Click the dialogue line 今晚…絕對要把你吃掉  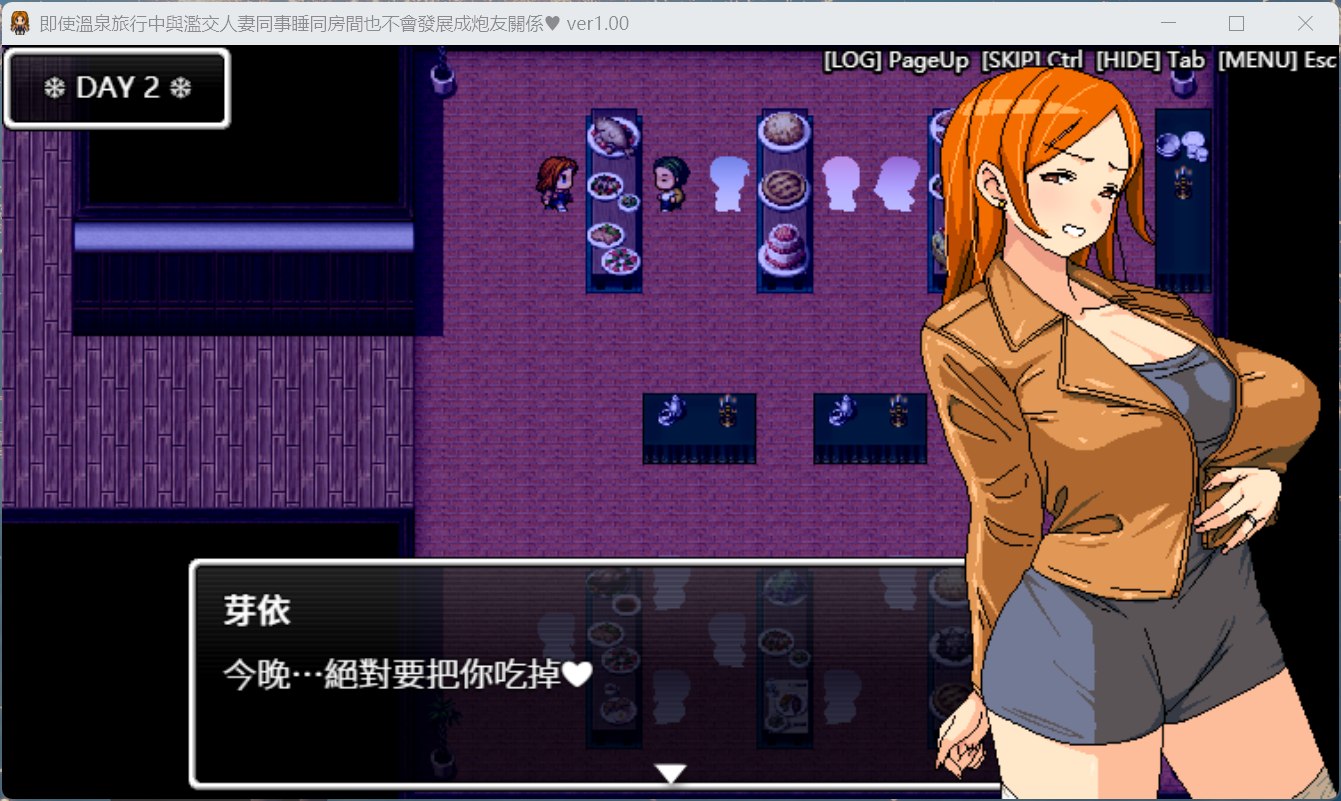pyautogui.click(x=400, y=675)
